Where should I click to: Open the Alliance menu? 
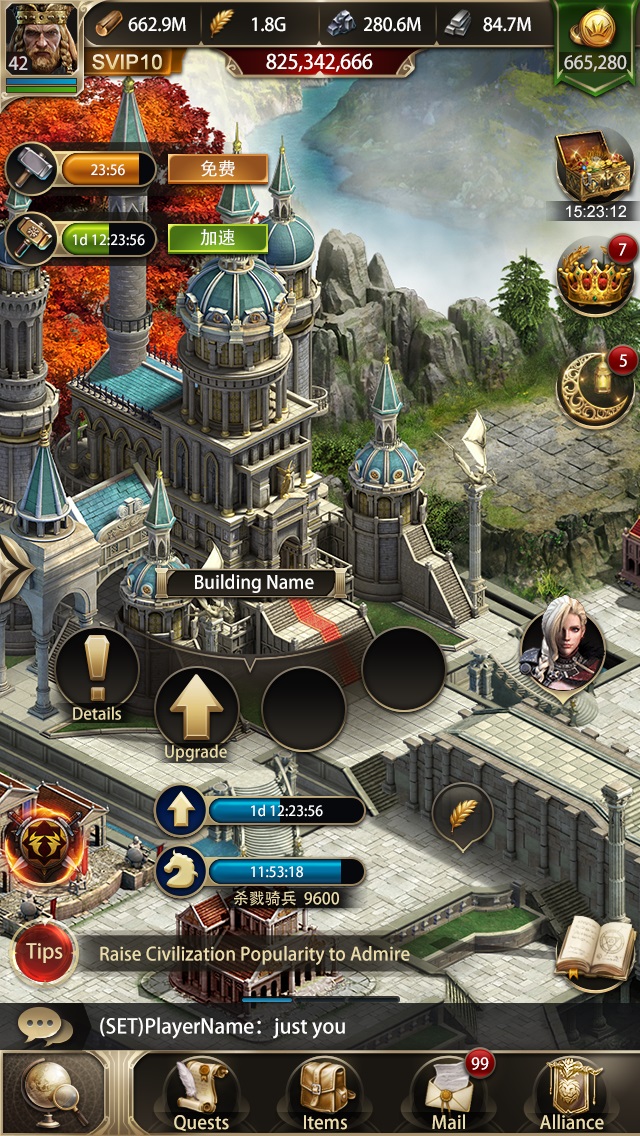click(x=572, y=1094)
